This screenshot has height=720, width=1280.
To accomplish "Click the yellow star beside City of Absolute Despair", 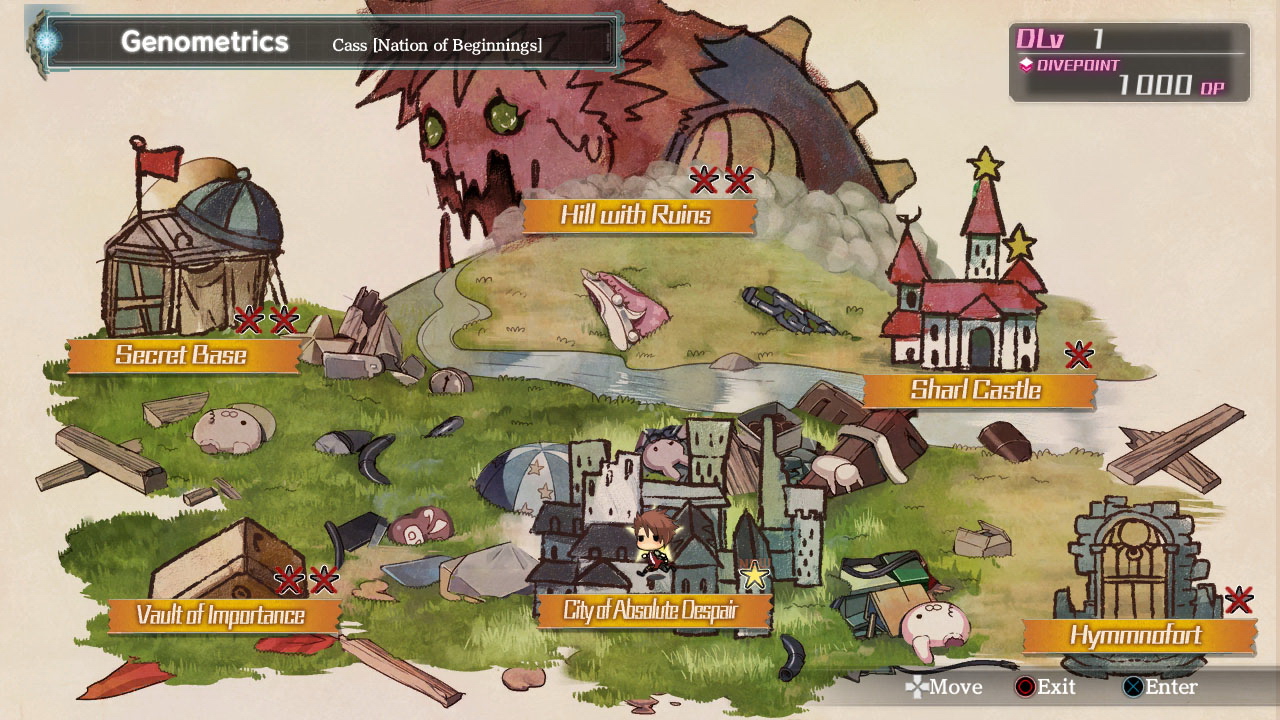I will (x=756, y=575).
